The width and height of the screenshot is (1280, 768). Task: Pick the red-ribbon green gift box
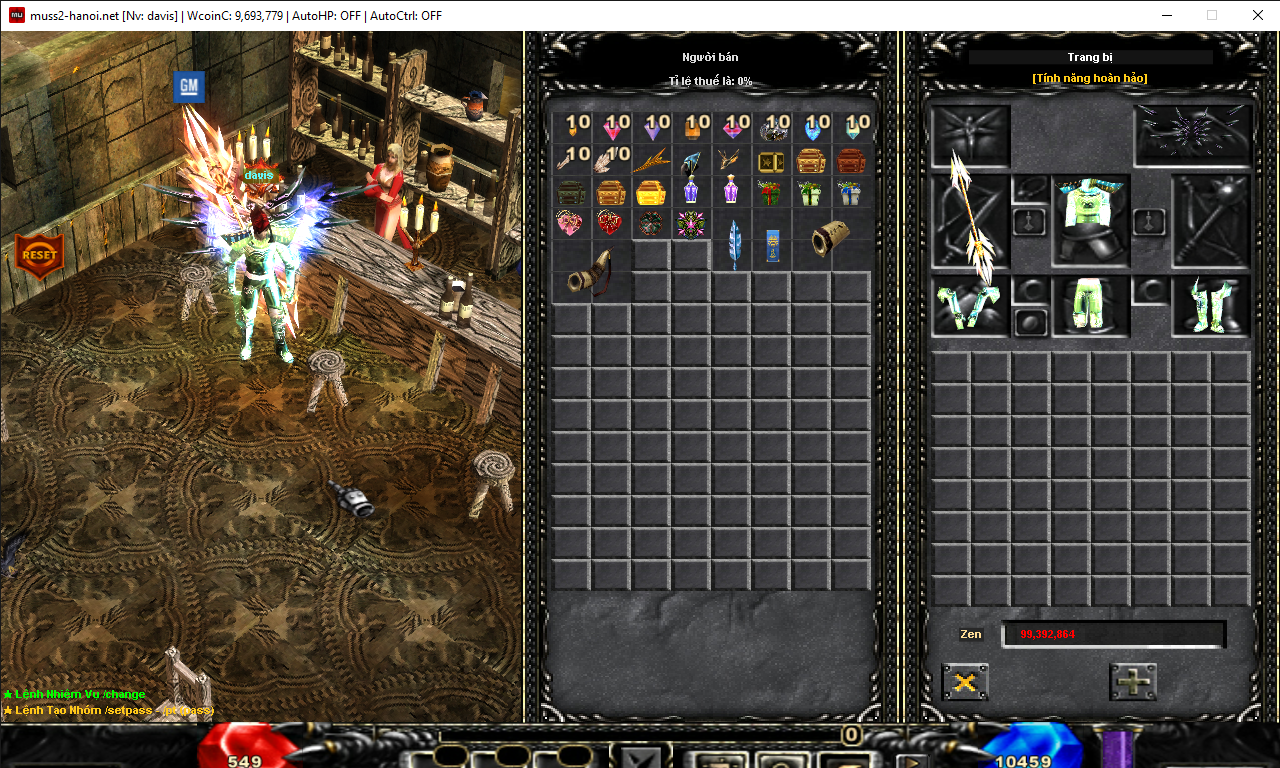pos(769,191)
